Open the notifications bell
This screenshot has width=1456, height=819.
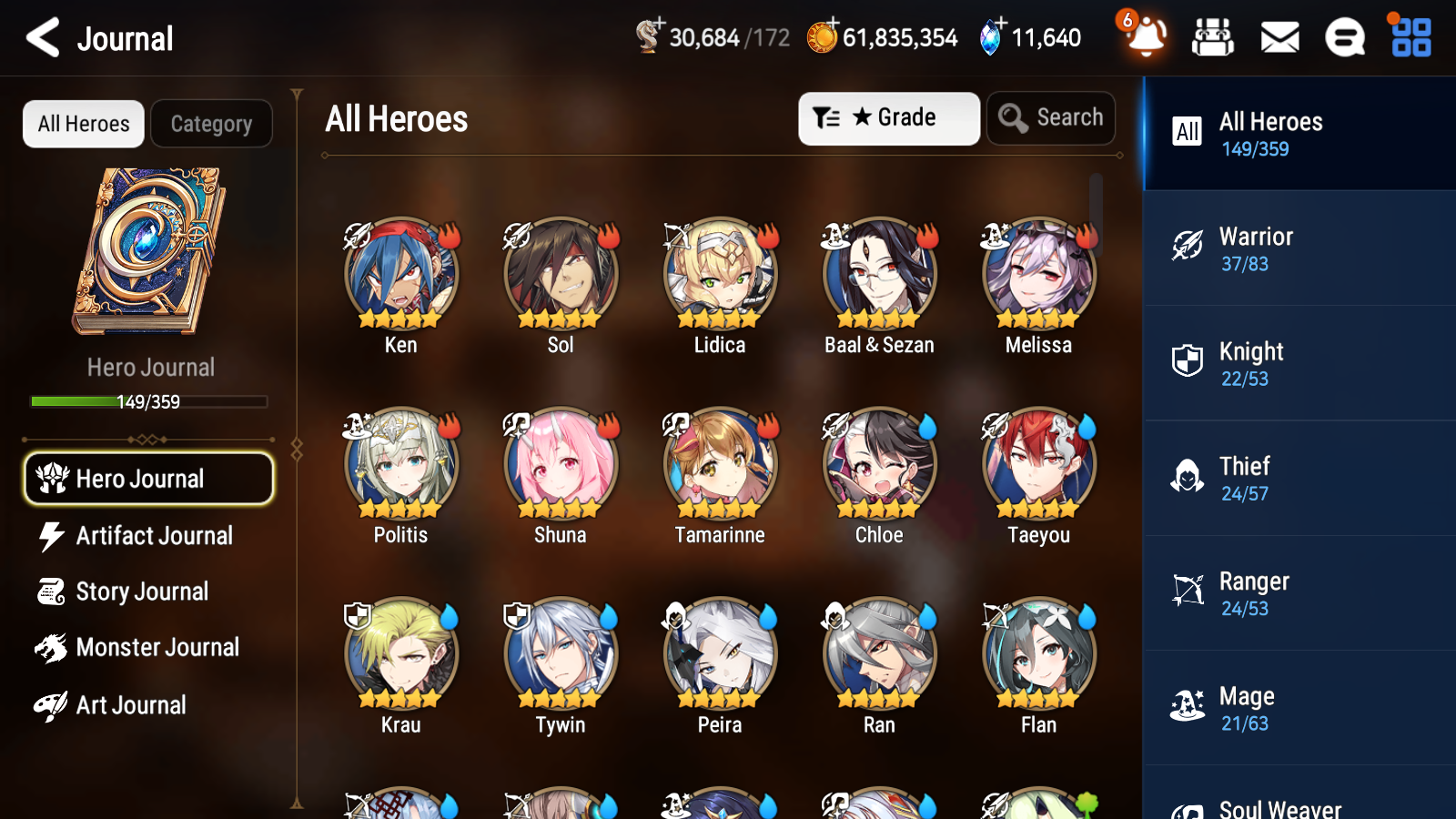[1146, 38]
